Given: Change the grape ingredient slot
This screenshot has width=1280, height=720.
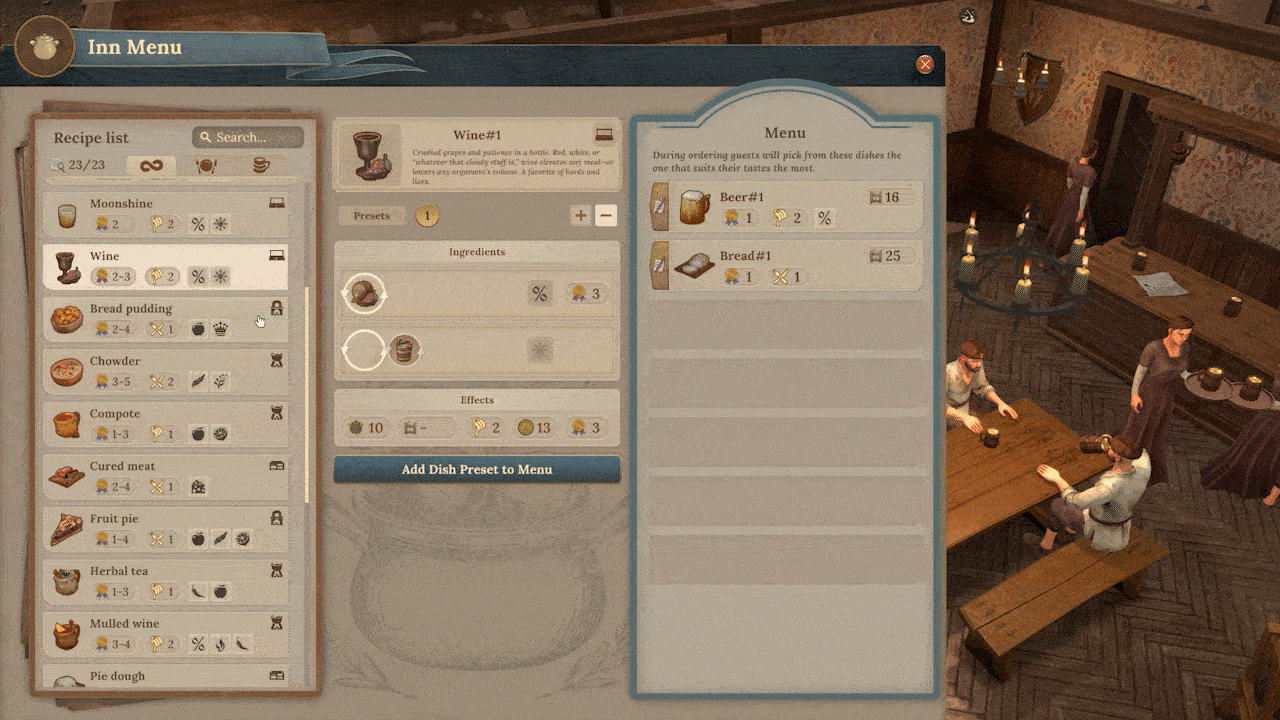Looking at the screenshot, I should tap(365, 294).
